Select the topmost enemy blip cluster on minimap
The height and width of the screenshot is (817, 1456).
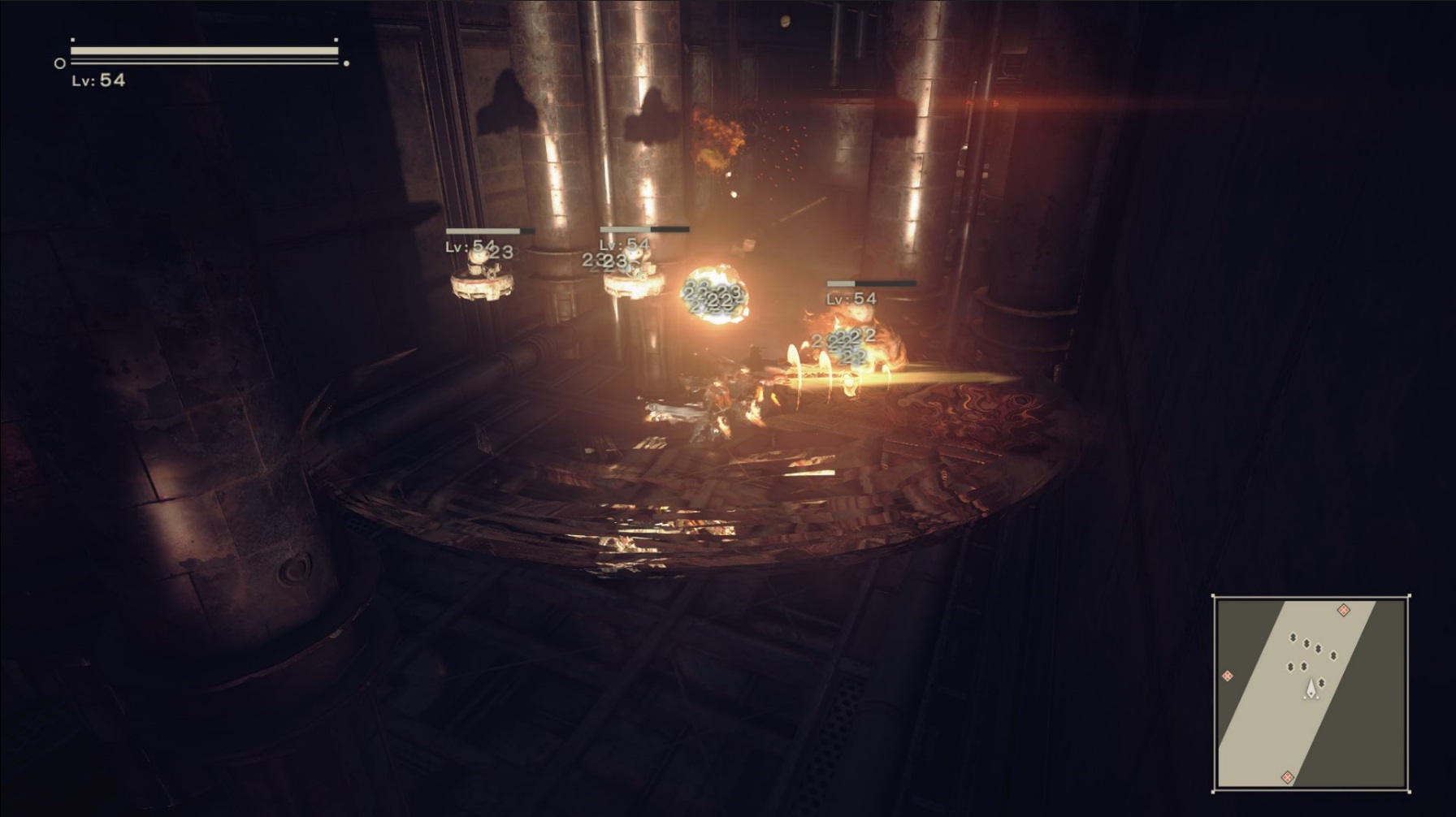1293,637
